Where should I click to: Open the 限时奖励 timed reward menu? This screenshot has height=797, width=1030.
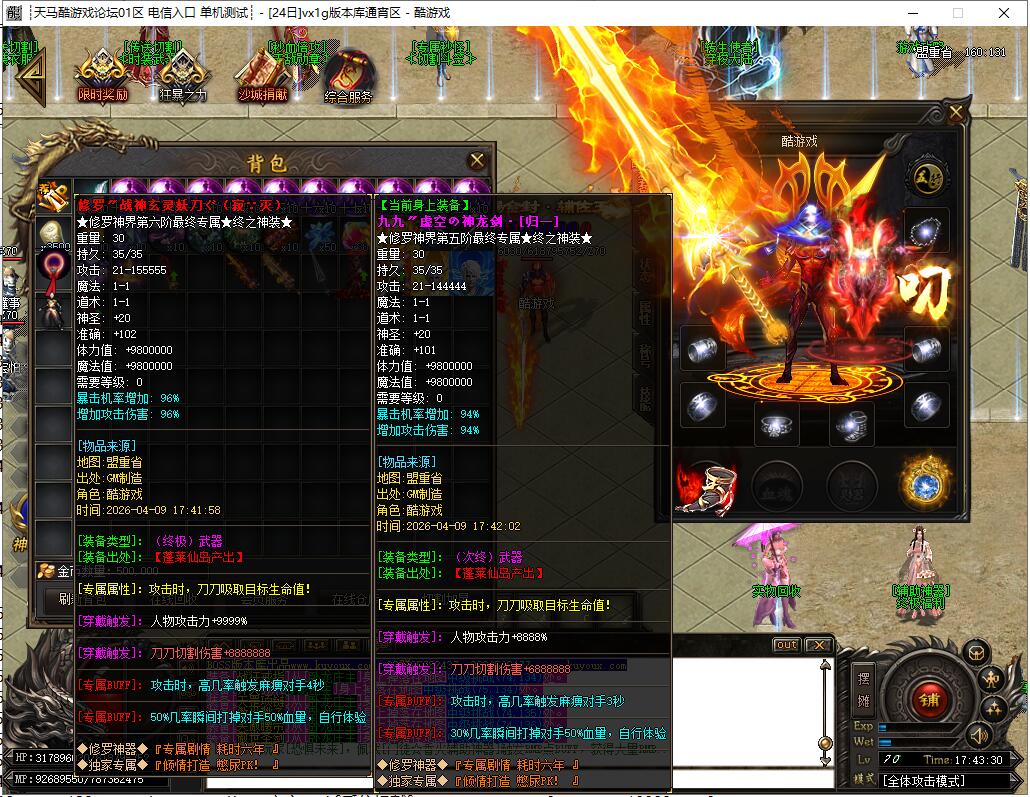point(103,74)
